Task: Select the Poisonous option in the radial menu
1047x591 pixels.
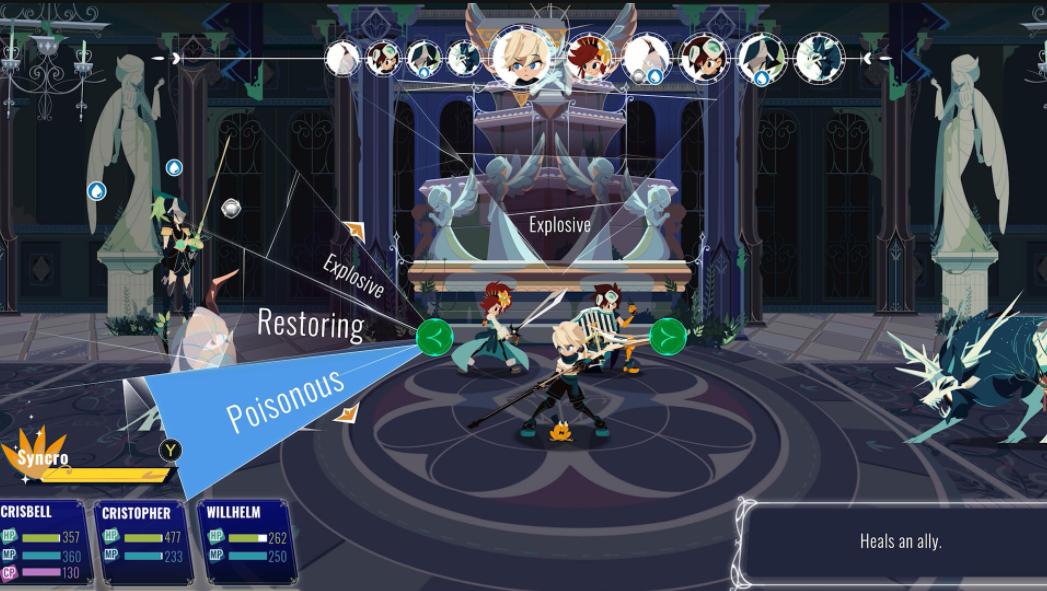Action: click(285, 400)
